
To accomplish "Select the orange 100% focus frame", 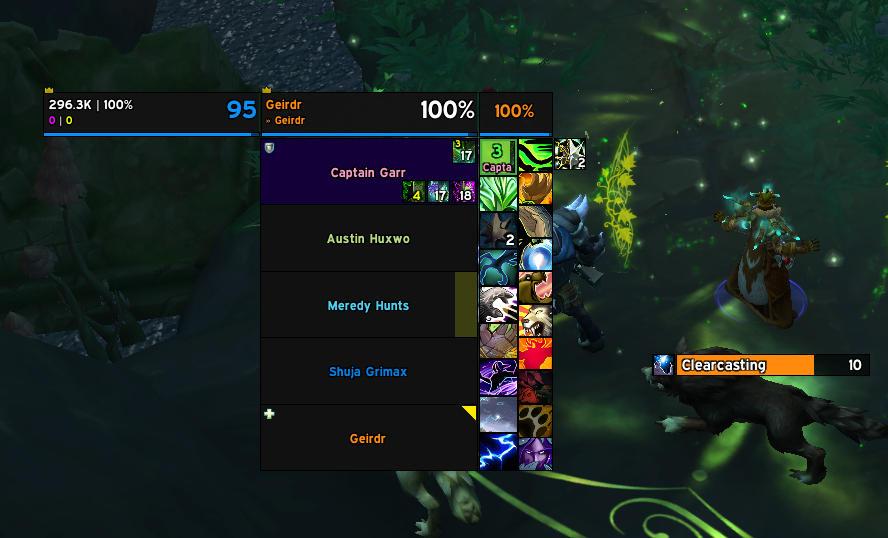I will pos(514,112).
